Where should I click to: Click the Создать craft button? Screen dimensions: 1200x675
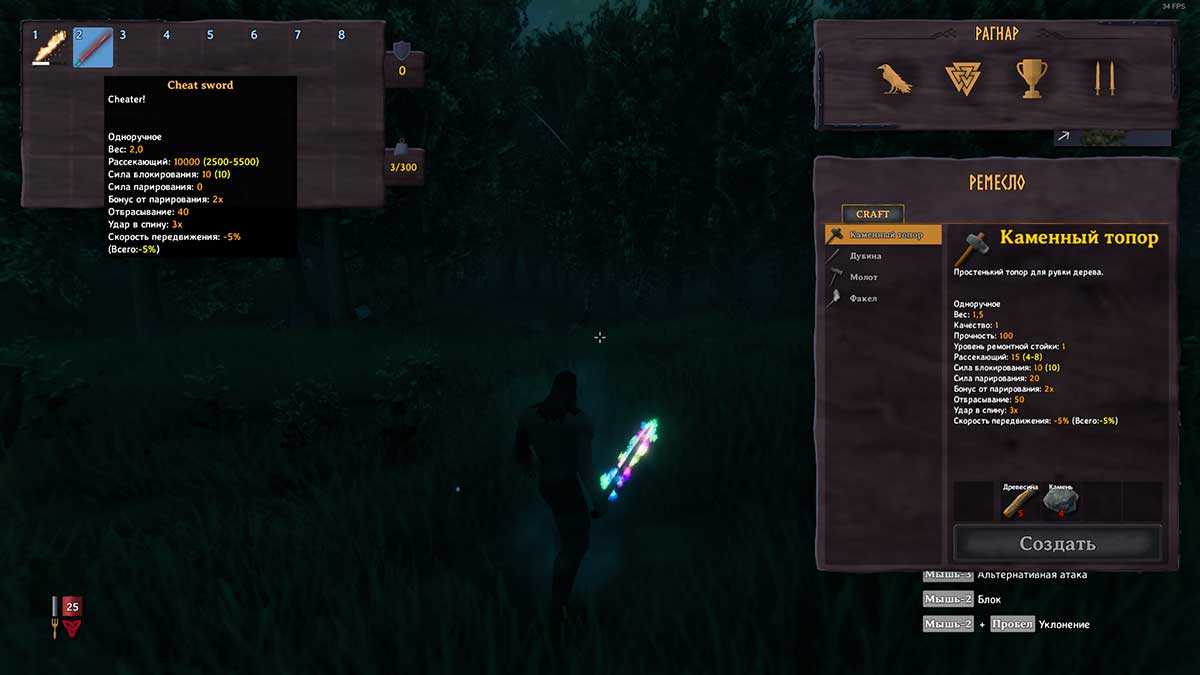tap(1057, 544)
